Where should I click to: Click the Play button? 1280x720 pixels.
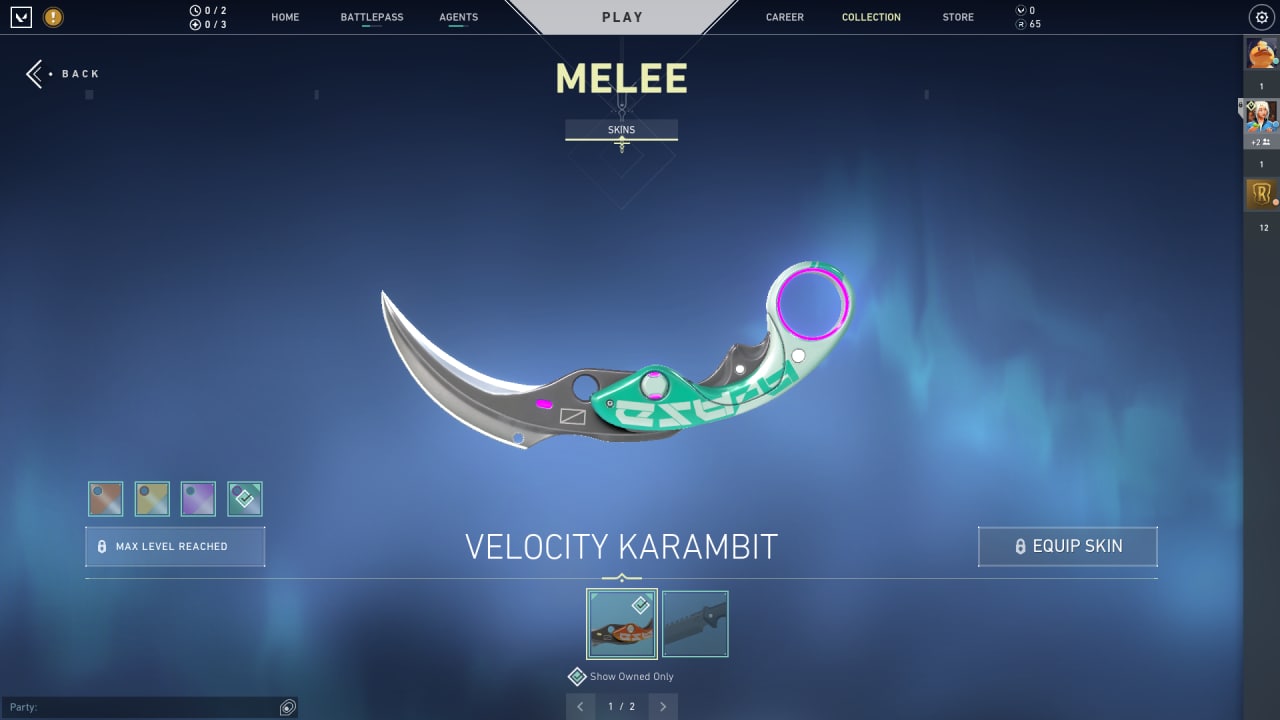point(622,17)
